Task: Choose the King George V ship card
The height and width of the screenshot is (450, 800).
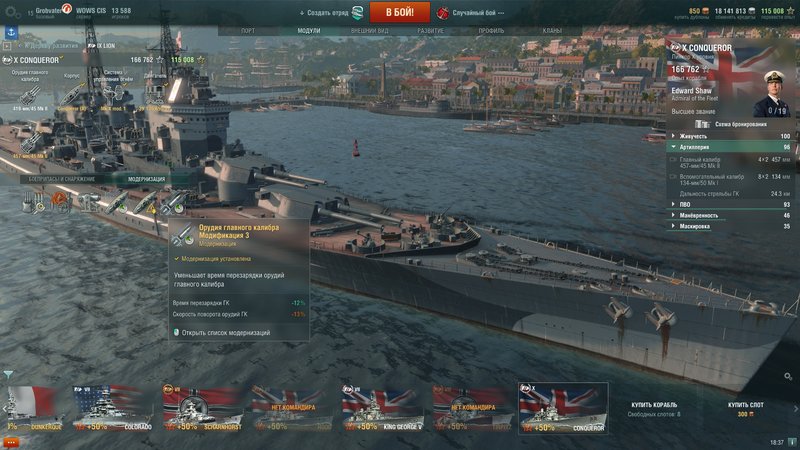Action: pos(382,407)
